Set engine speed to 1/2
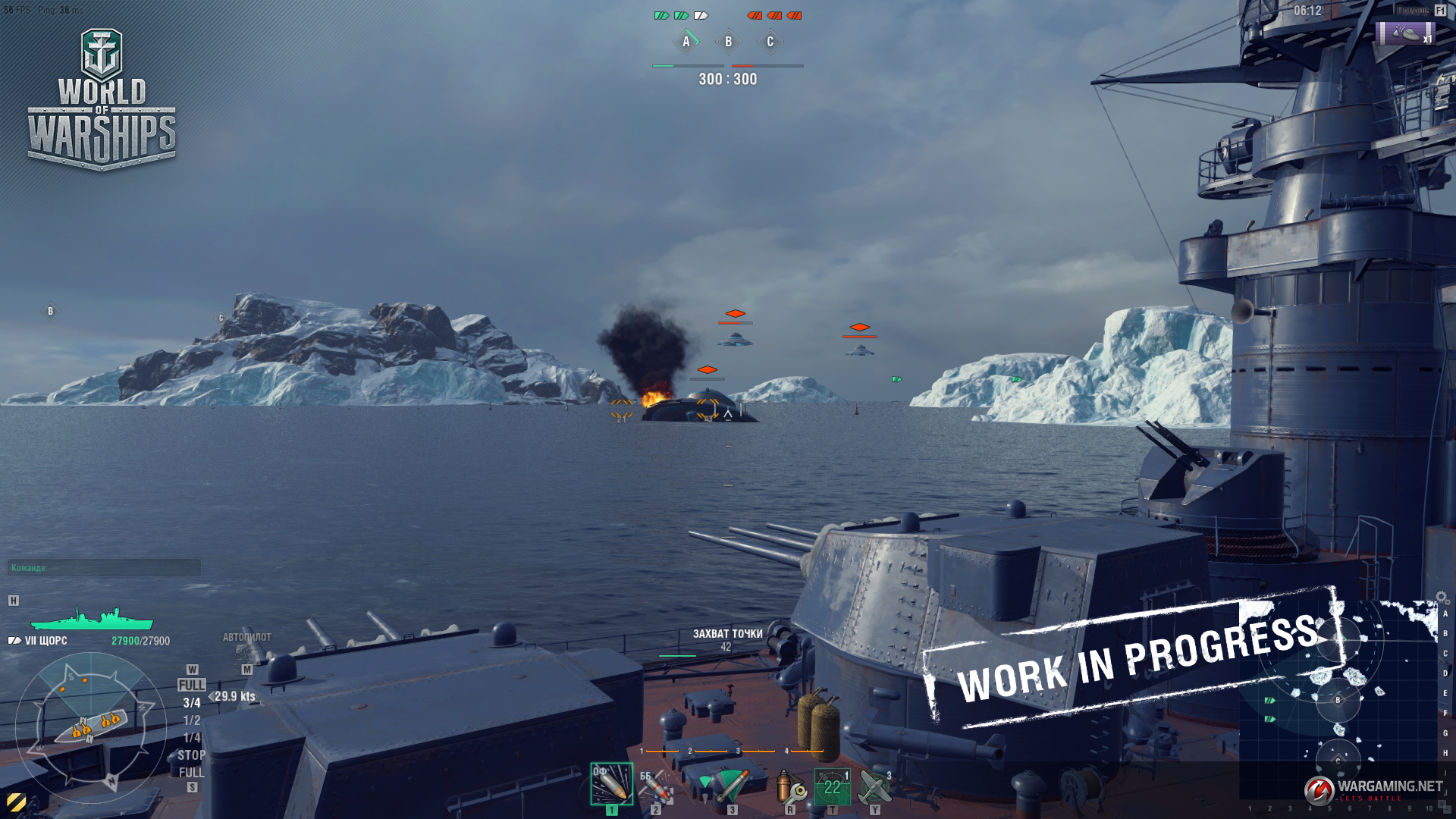Screen dimensions: 1456x819 [191, 720]
